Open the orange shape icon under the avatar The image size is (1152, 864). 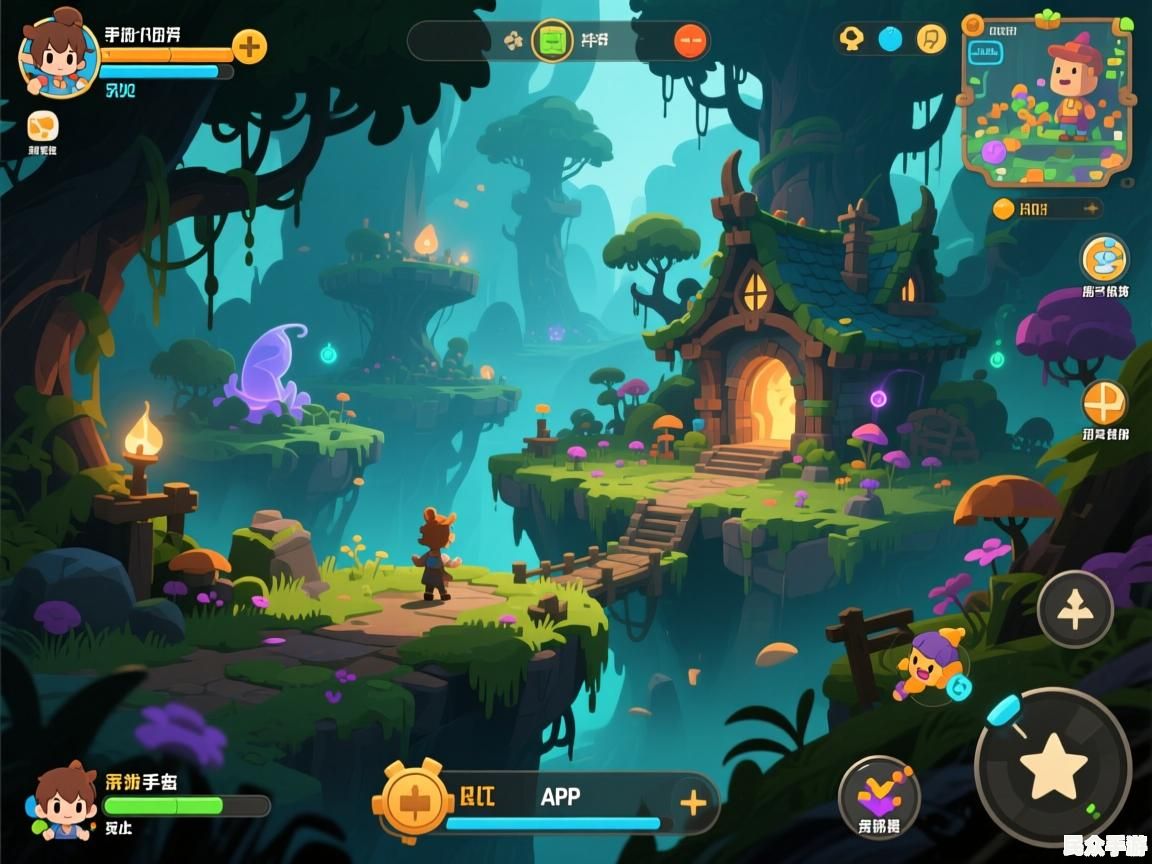coord(42,127)
